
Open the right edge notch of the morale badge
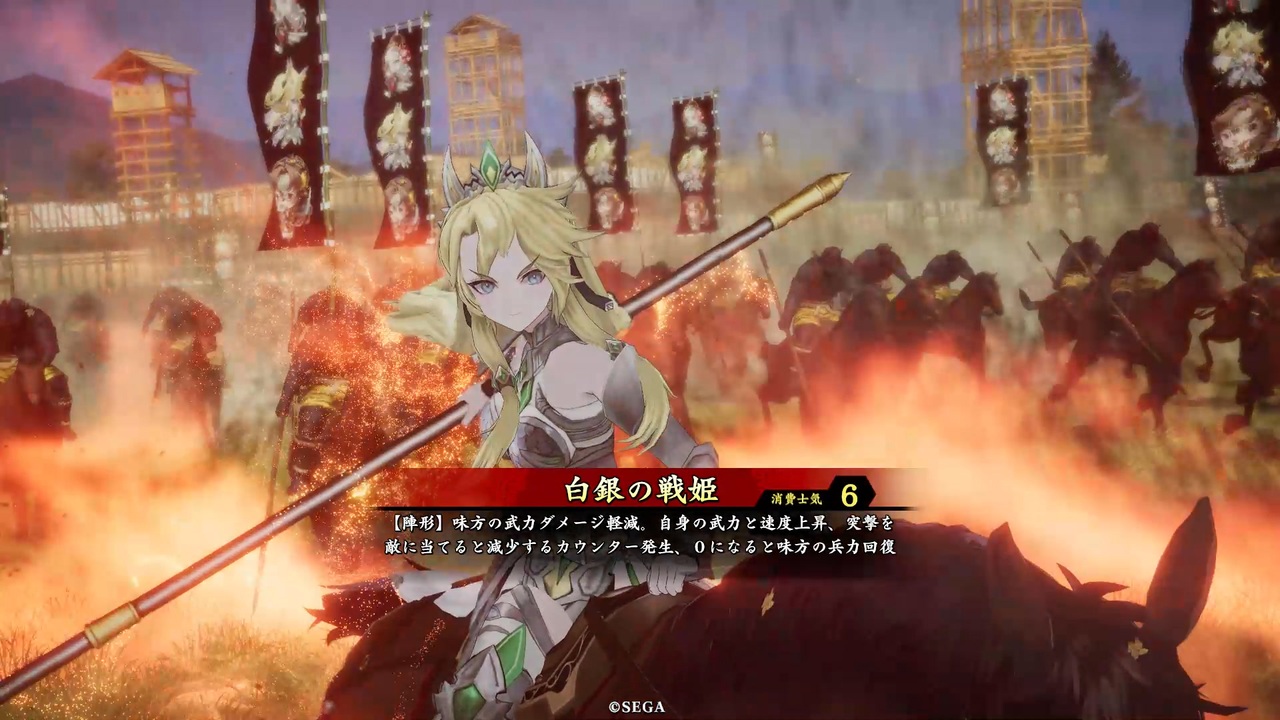click(x=873, y=496)
